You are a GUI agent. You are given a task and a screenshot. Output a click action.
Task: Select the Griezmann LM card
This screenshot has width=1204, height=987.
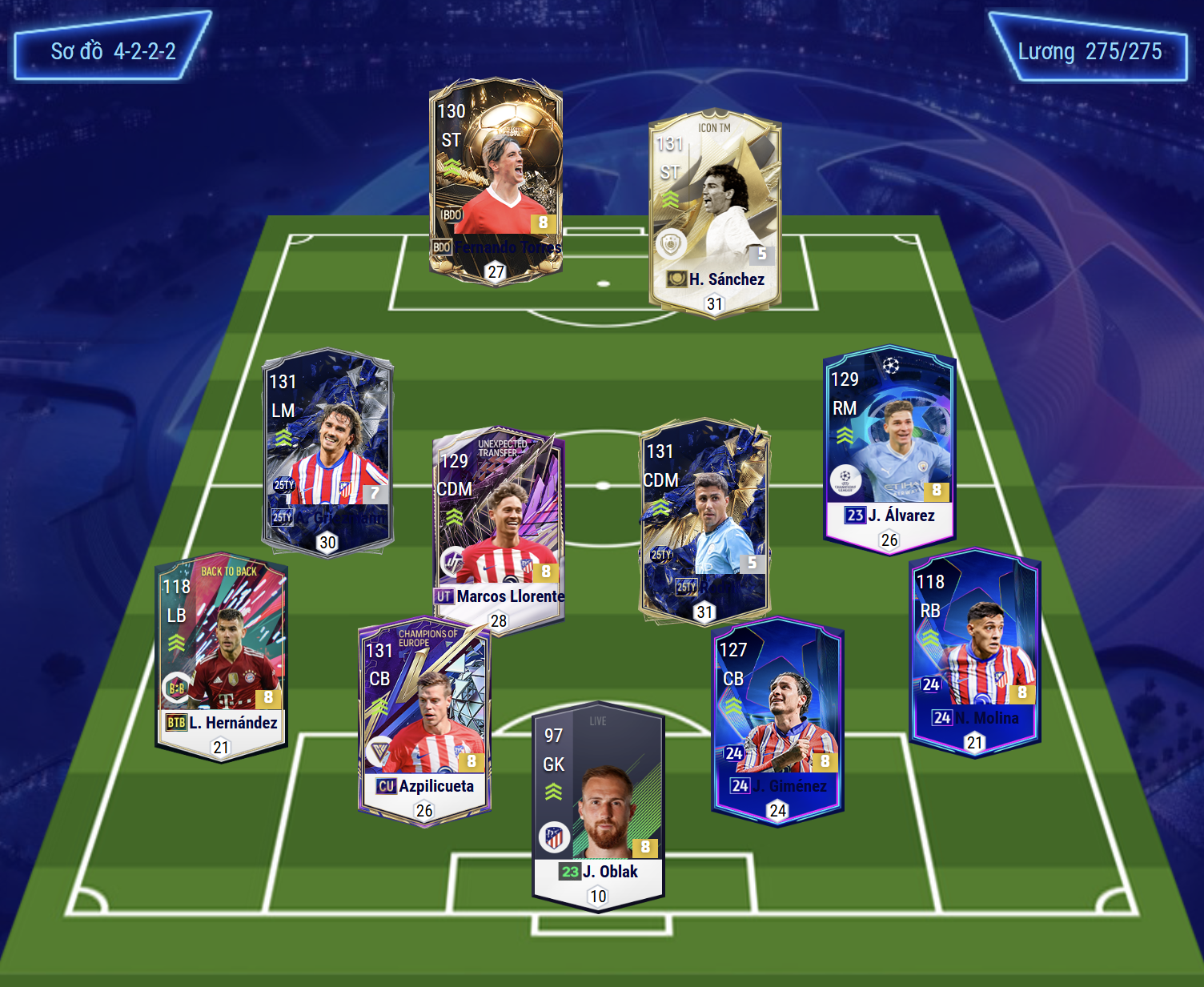click(x=328, y=451)
